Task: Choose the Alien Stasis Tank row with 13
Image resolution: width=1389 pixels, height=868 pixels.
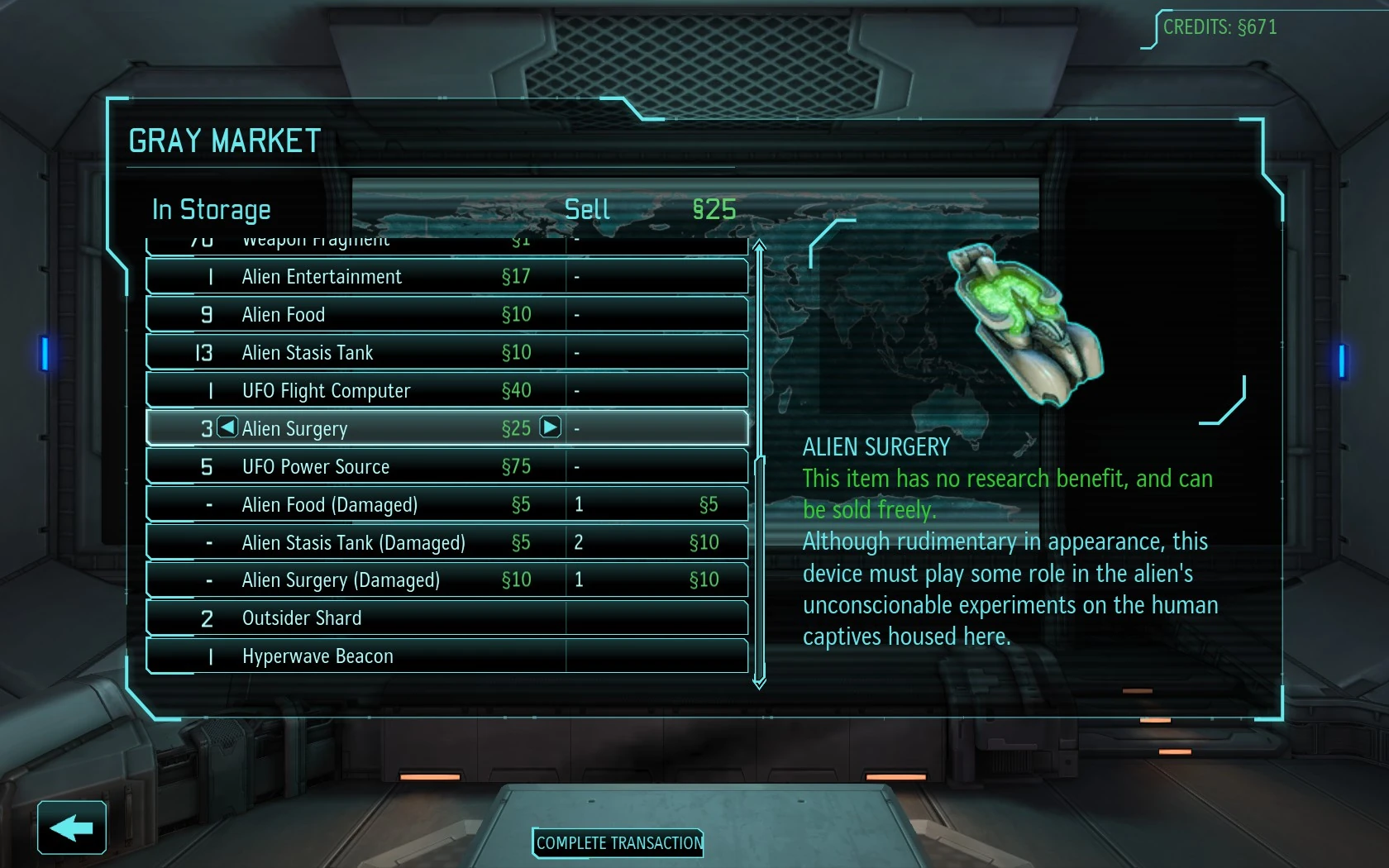Action: tap(446, 353)
